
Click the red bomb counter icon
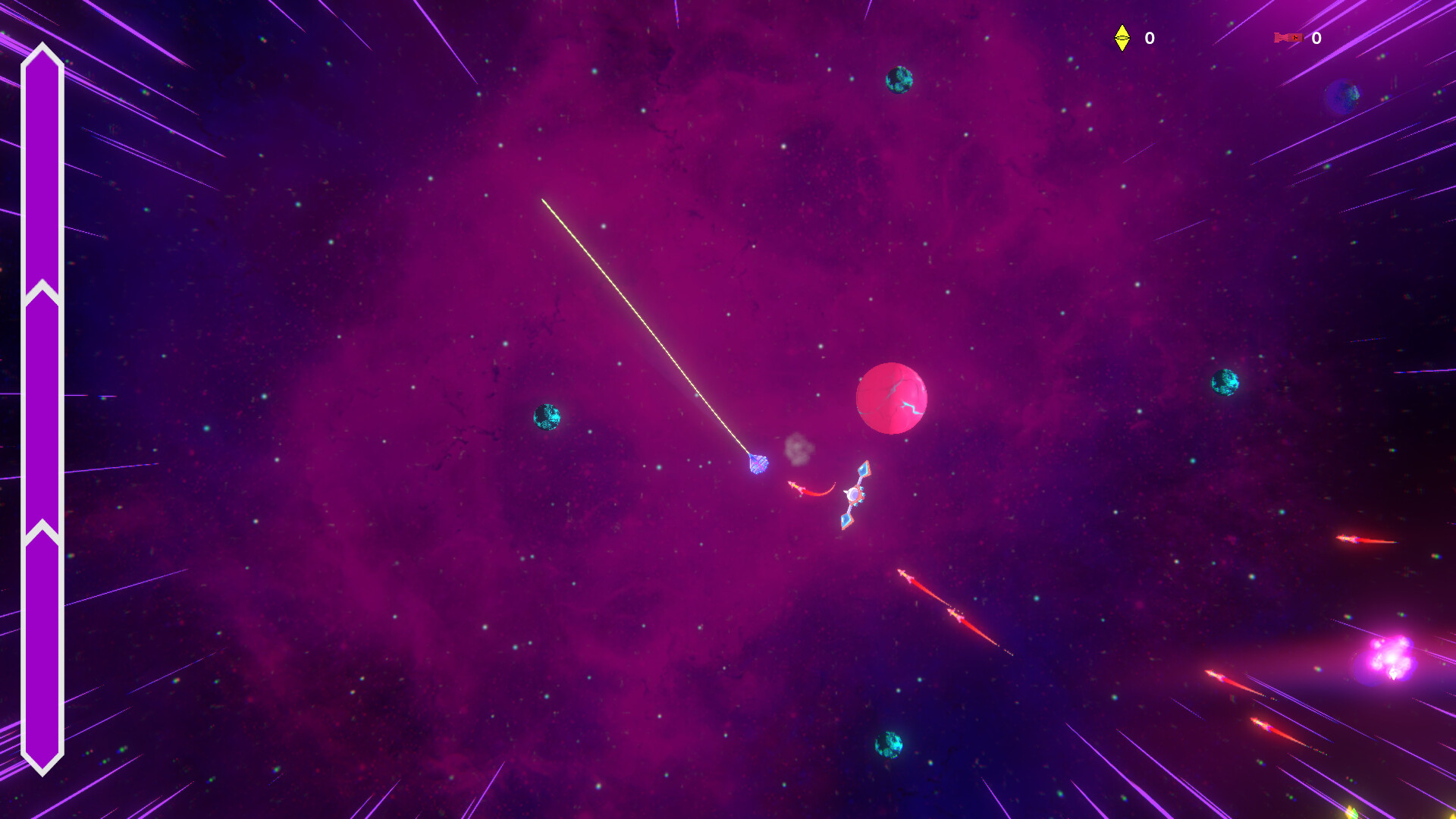pyautogui.click(x=1289, y=36)
